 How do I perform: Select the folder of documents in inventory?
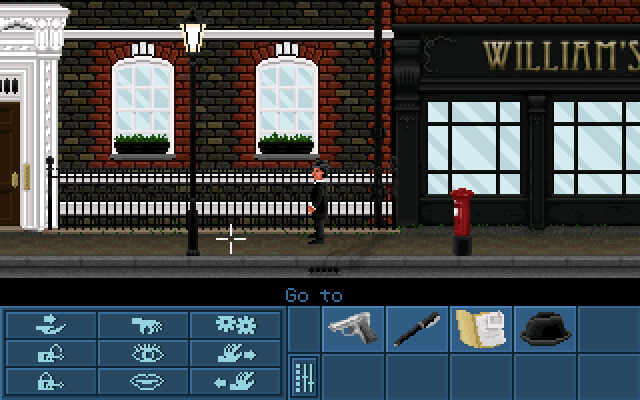480,327
